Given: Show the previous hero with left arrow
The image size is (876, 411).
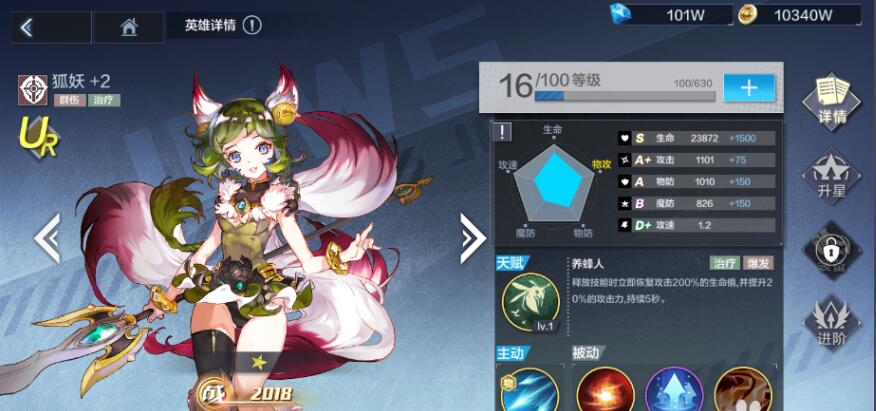Looking at the screenshot, I should pyautogui.click(x=46, y=238).
